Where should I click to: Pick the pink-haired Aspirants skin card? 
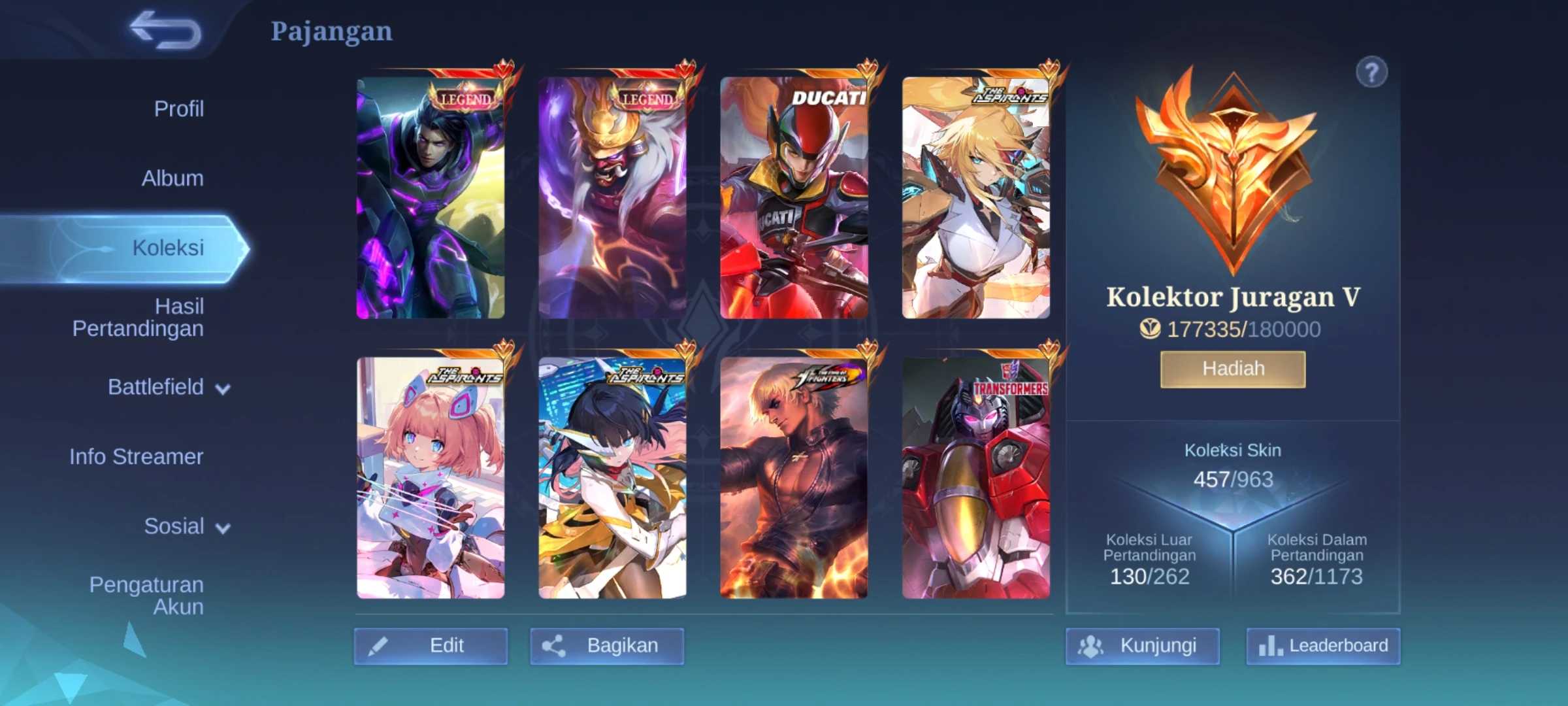431,477
